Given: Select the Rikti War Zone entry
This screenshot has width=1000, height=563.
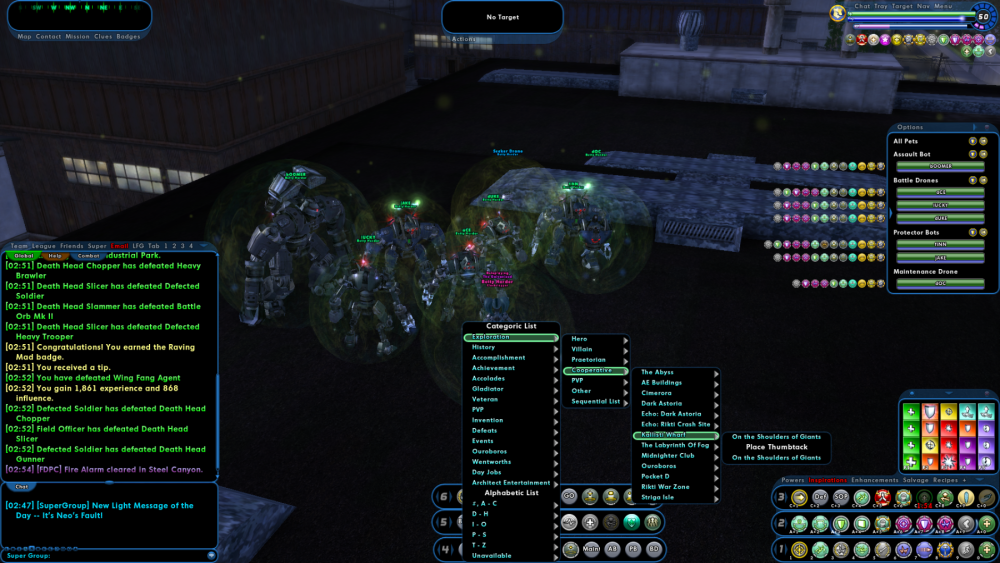Looking at the screenshot, I should point(665,487).
